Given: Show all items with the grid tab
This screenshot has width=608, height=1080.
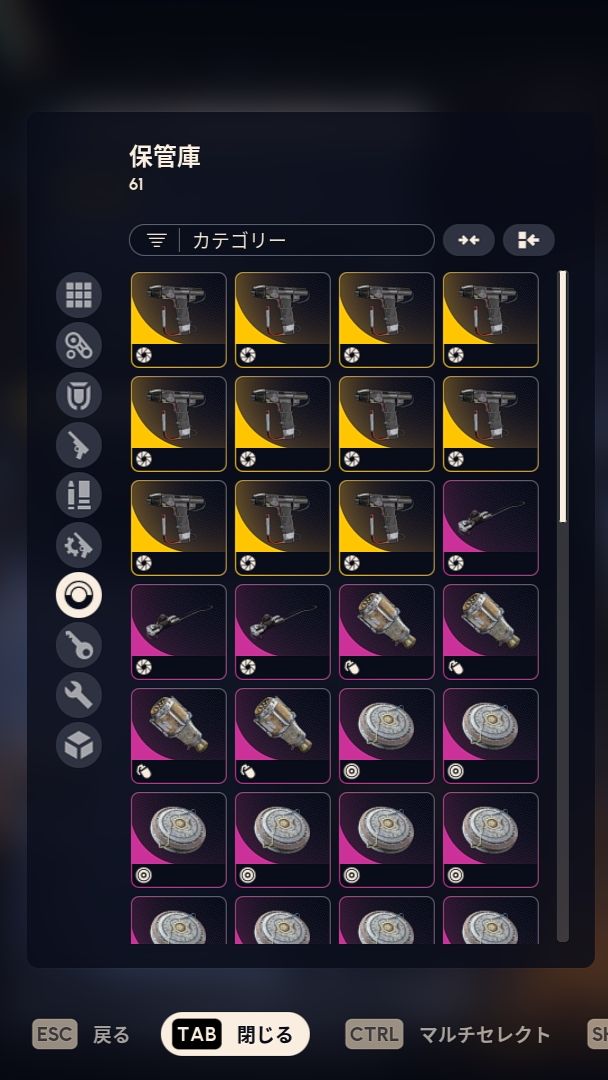Looking at the screenshot, I should pyautogui.click(x=79, y=295).
